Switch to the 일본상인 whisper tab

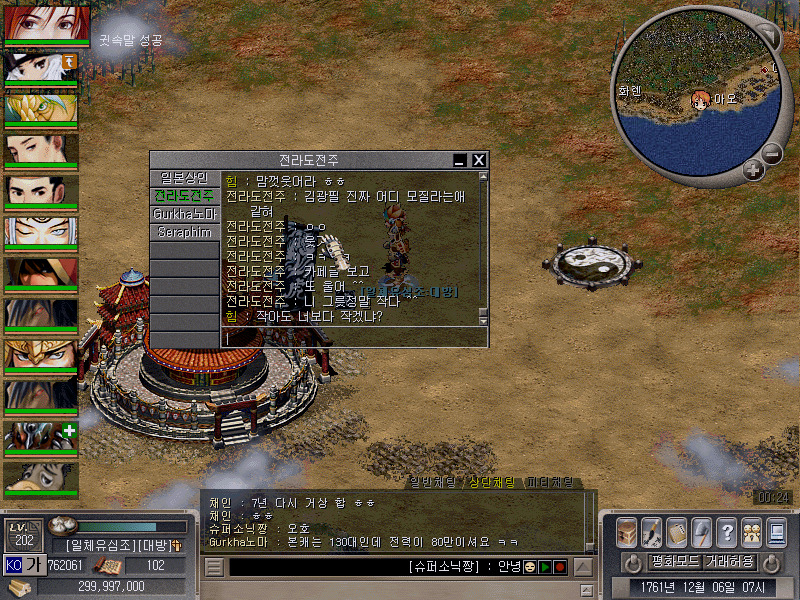pos(184,178)
